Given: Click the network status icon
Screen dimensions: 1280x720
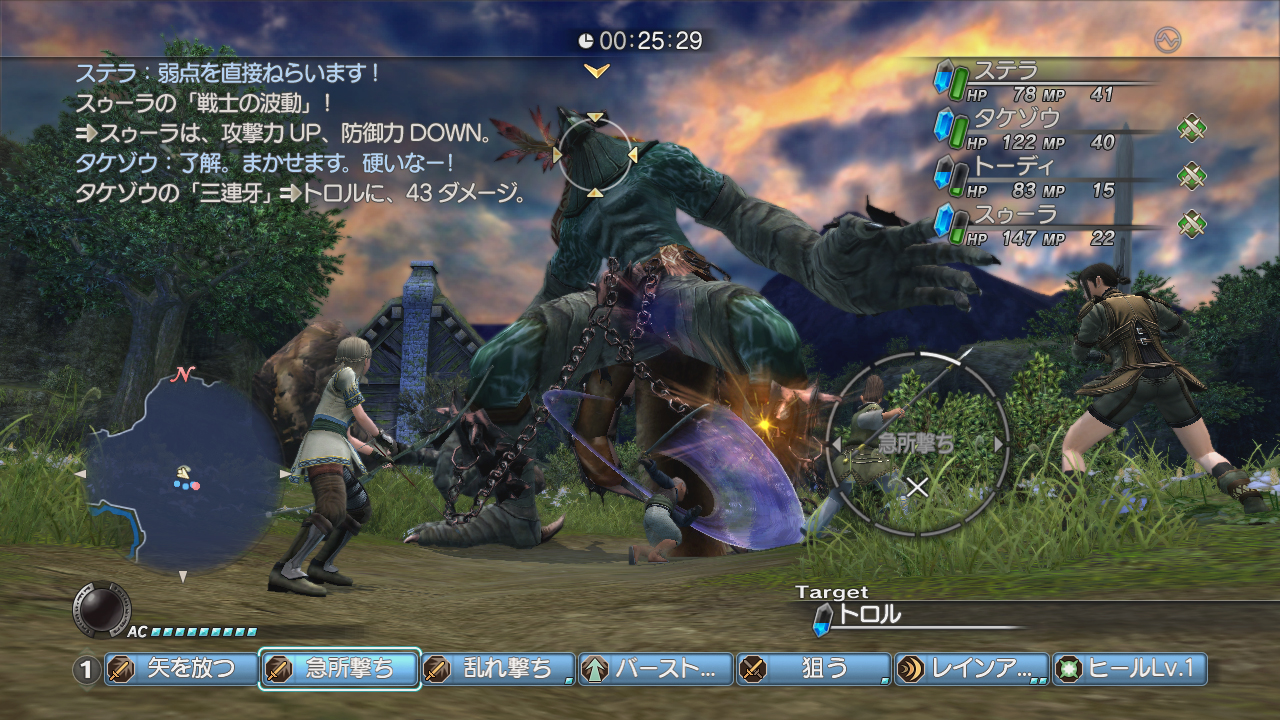Looking at the screenshot, I should coord(1167,40).
